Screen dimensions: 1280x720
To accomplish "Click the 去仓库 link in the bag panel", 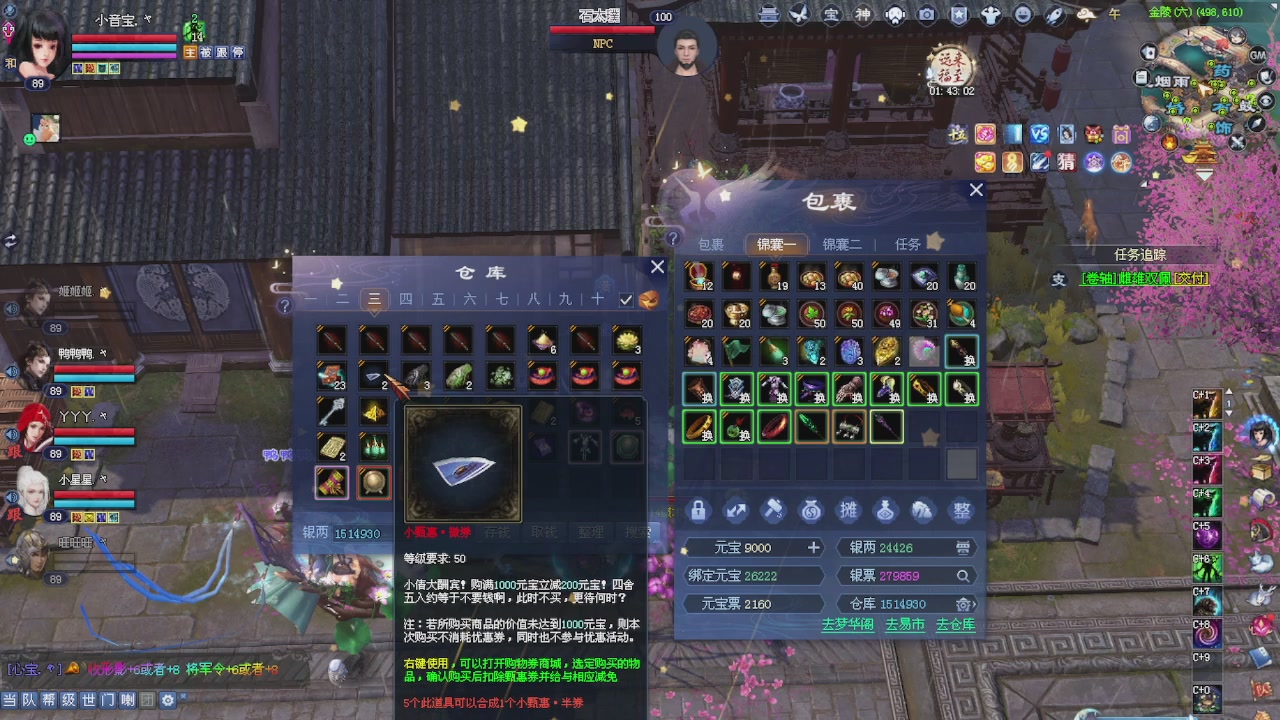I will click(956, 625).
